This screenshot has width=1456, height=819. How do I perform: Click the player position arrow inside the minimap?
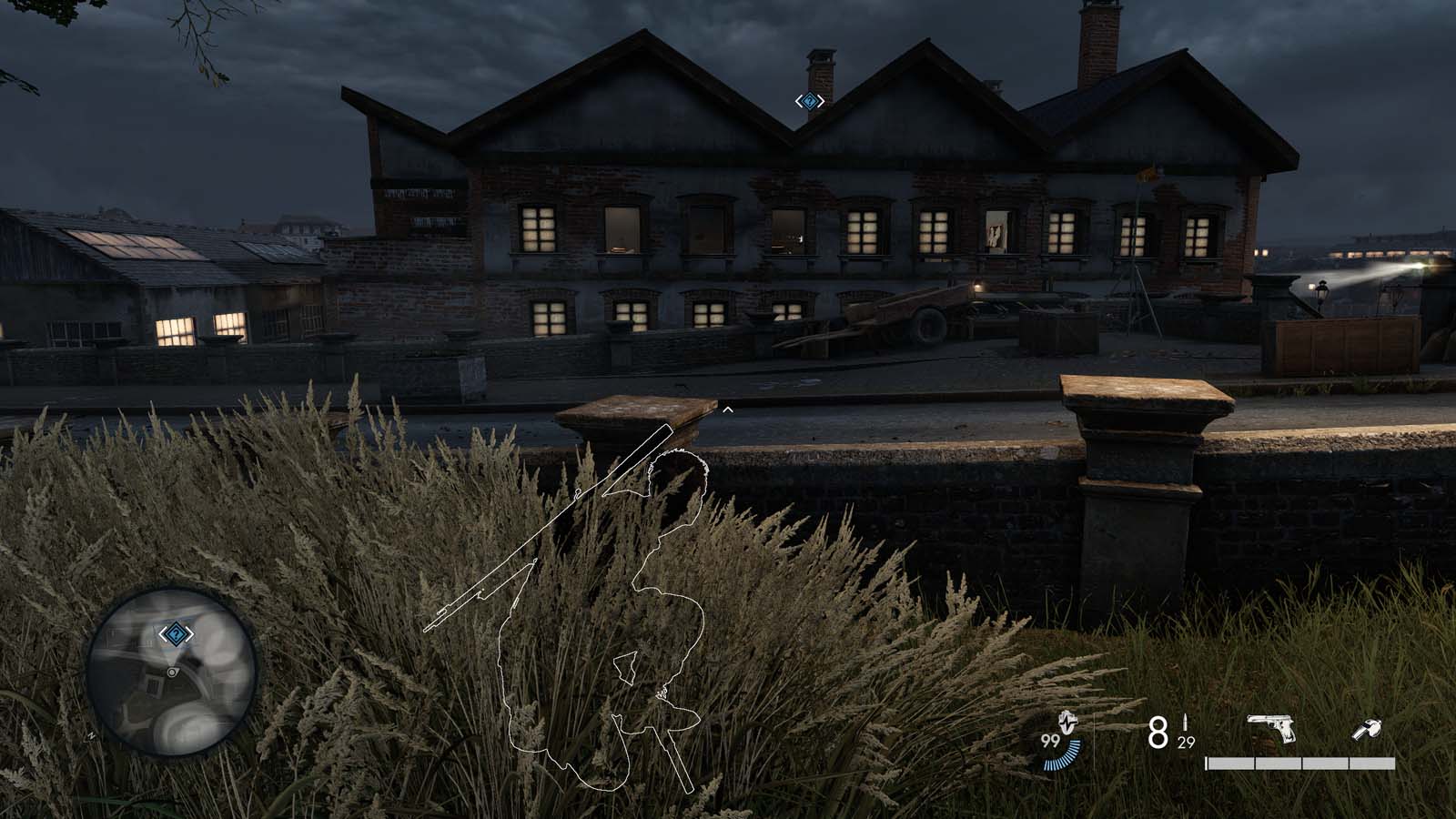[x=172, y=672]
